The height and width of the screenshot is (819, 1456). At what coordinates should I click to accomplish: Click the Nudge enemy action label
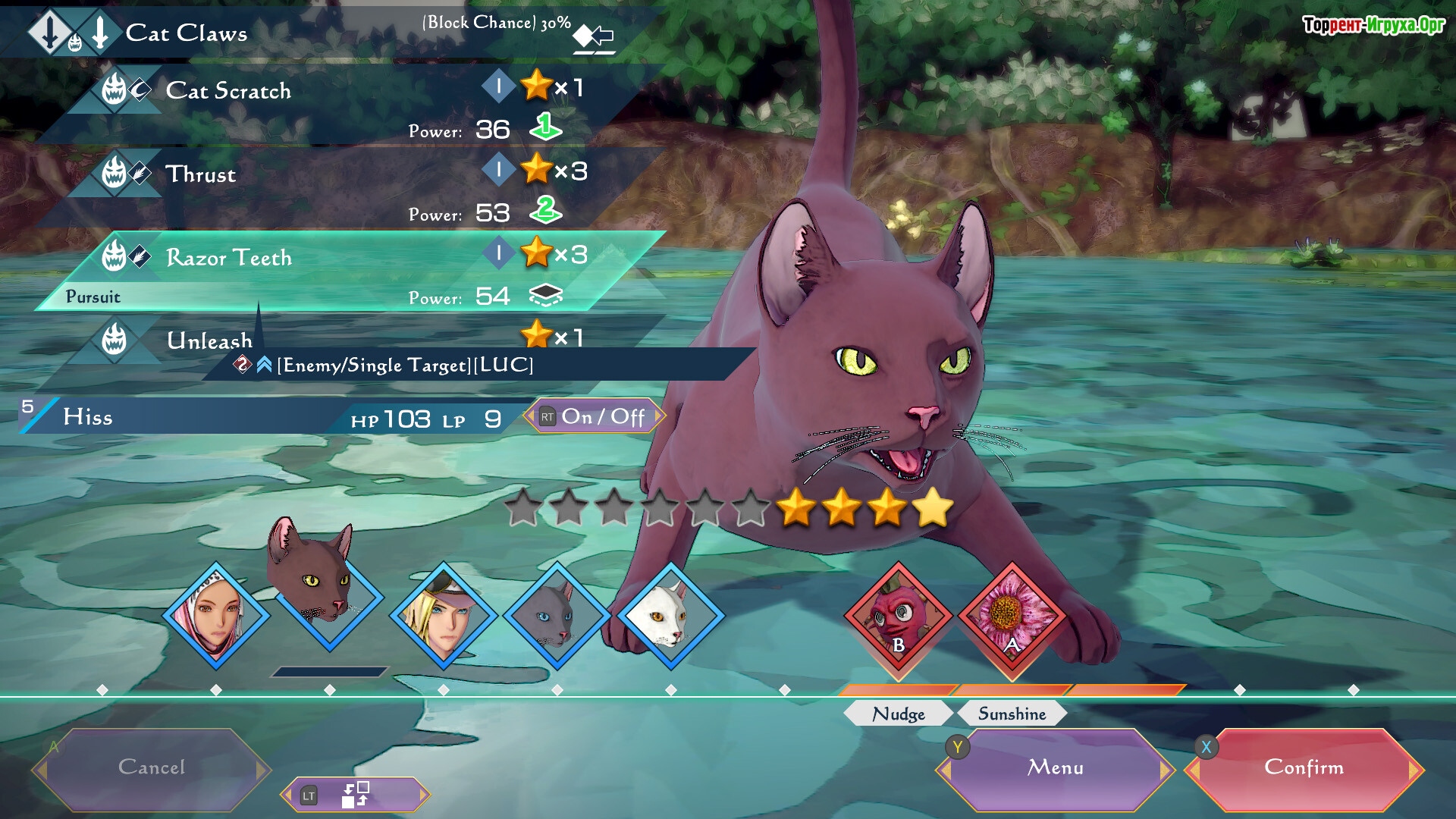899,714
